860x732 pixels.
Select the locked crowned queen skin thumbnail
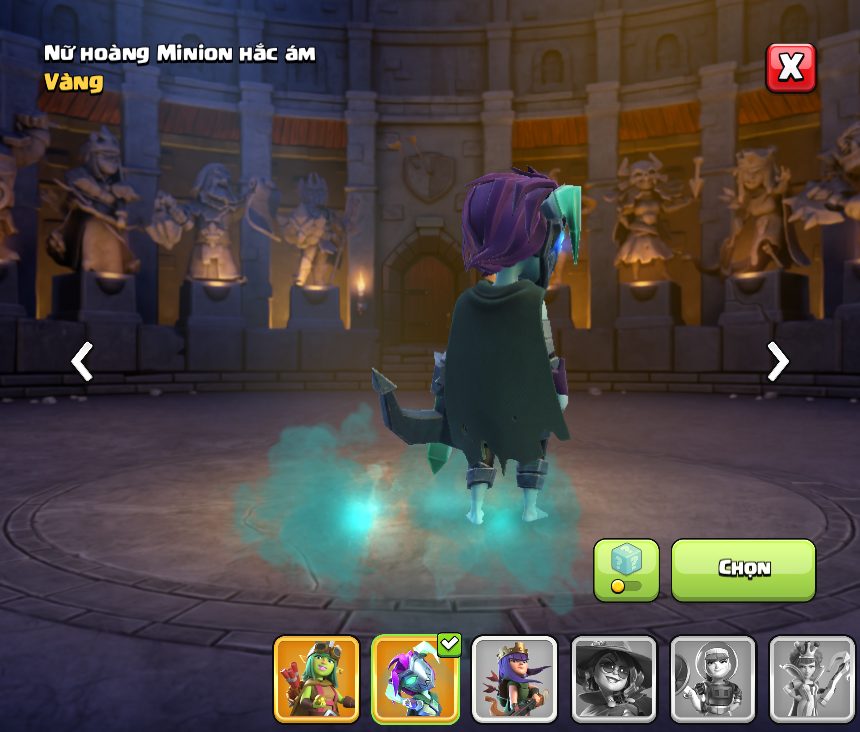point(811,679)
